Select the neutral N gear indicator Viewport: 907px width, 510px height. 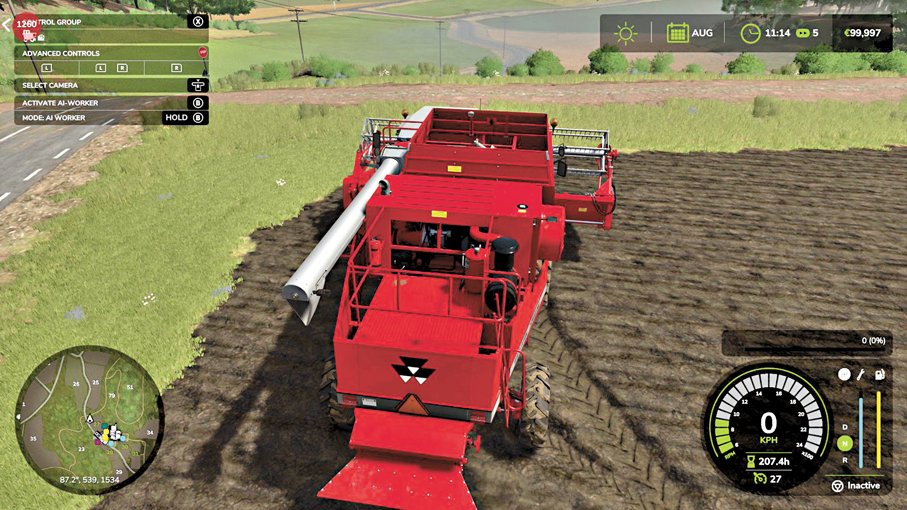[x=845, y=443]
